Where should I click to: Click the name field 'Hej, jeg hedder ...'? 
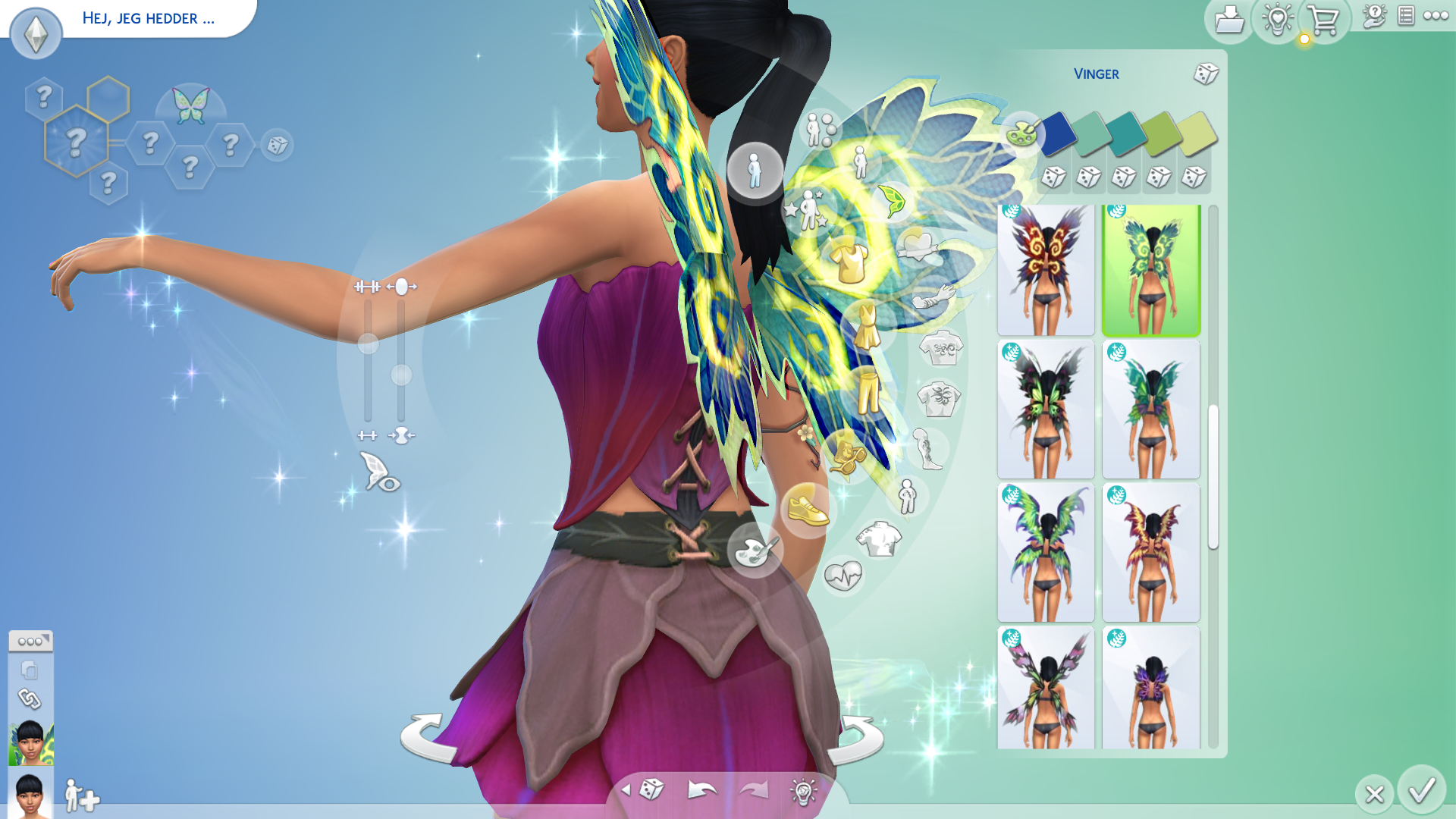pos(149,18)
